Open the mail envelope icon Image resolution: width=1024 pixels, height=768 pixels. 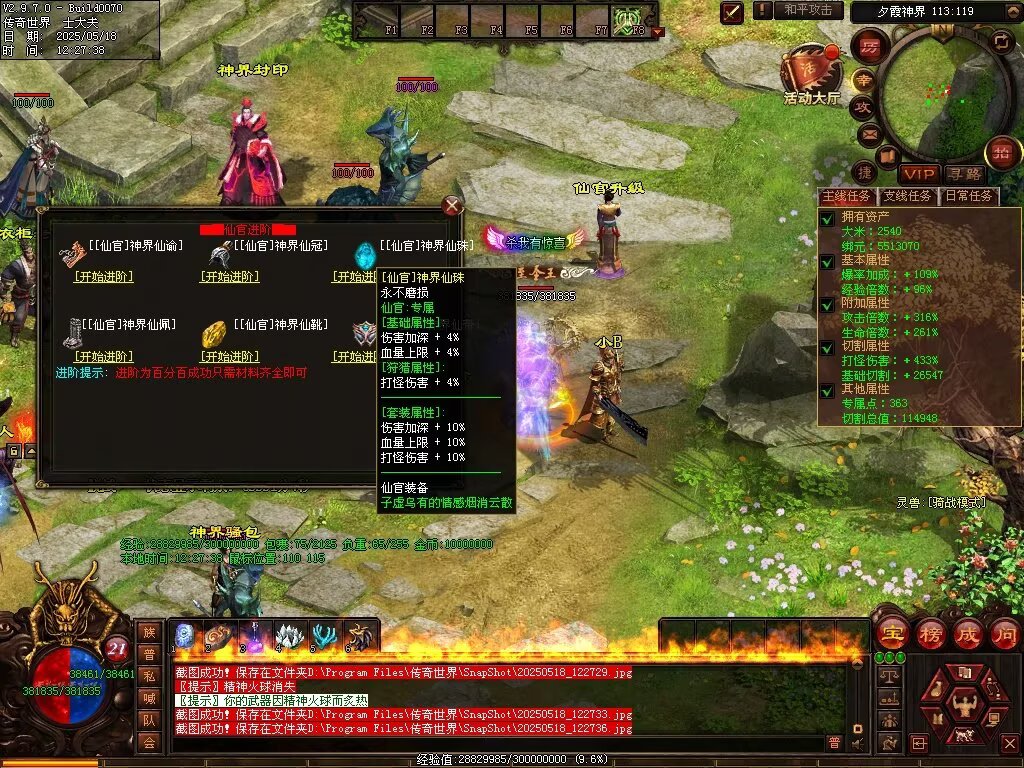867,133
